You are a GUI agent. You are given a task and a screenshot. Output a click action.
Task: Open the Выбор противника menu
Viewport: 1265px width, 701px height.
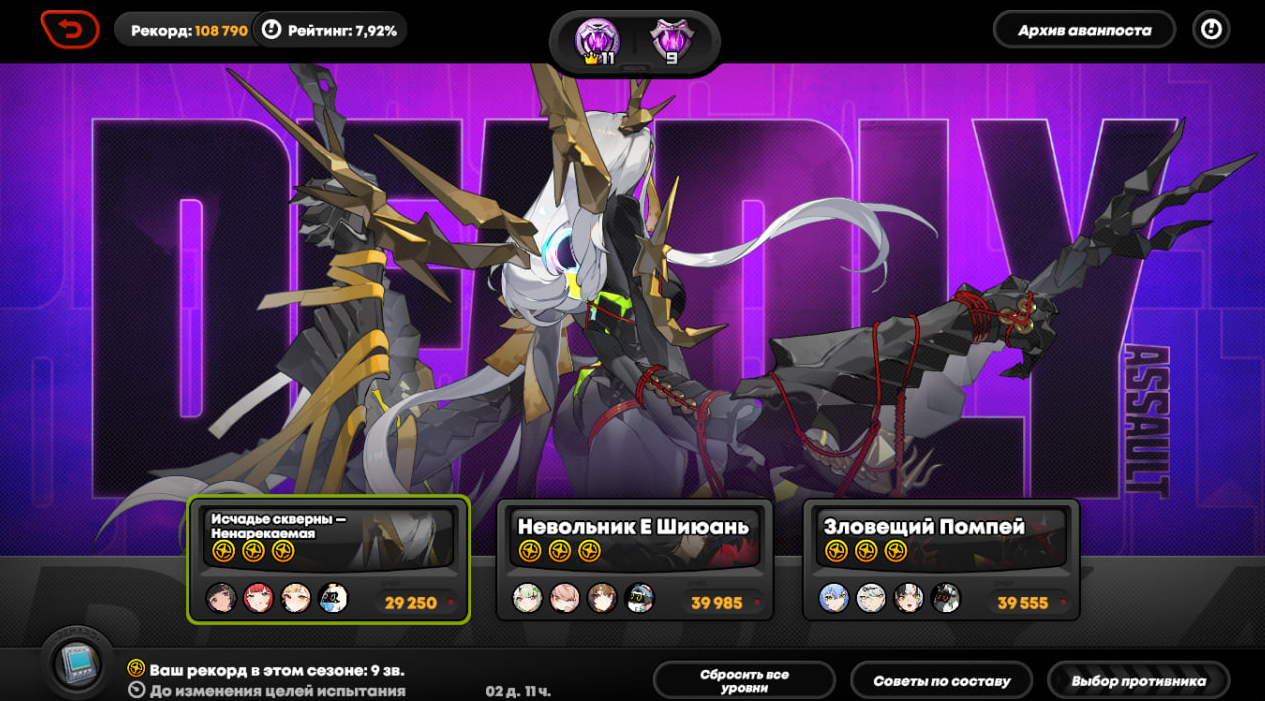point(1138,681)
